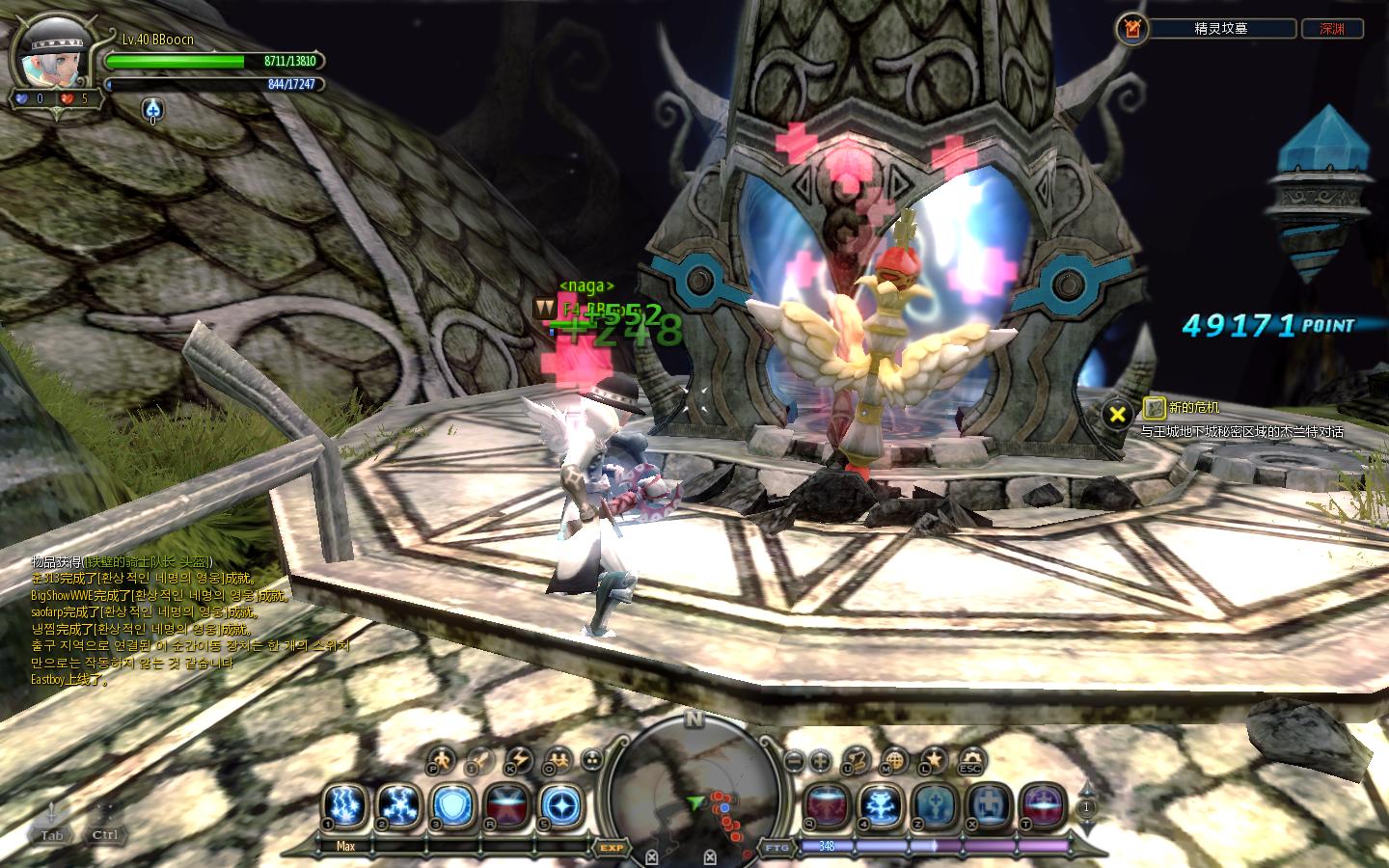Open the community two-person button
1389x868 pixels.
coord(558,761)
